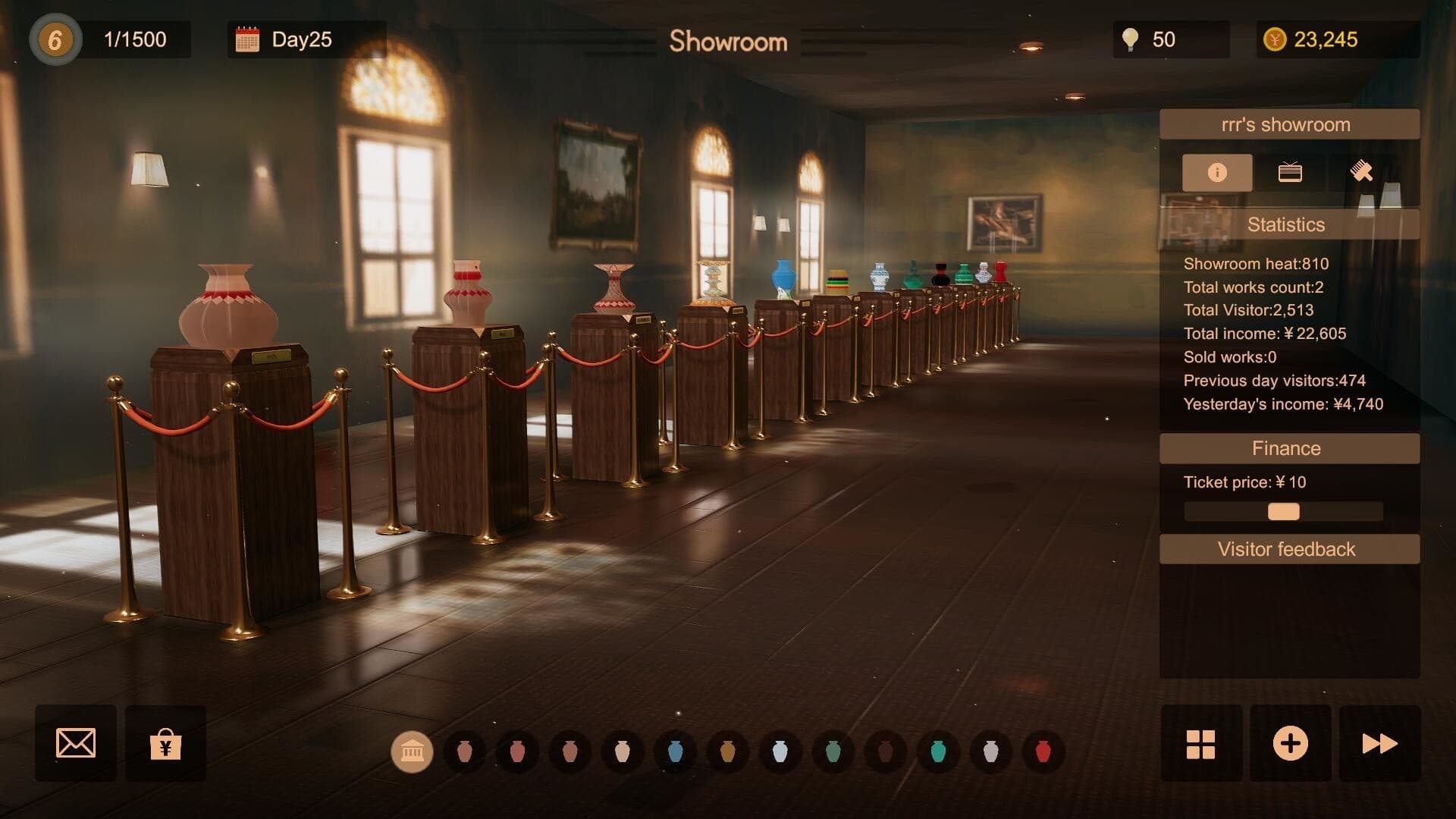Click the level 6 badge
Screen dimensions: 1456x819
(55, 39)
